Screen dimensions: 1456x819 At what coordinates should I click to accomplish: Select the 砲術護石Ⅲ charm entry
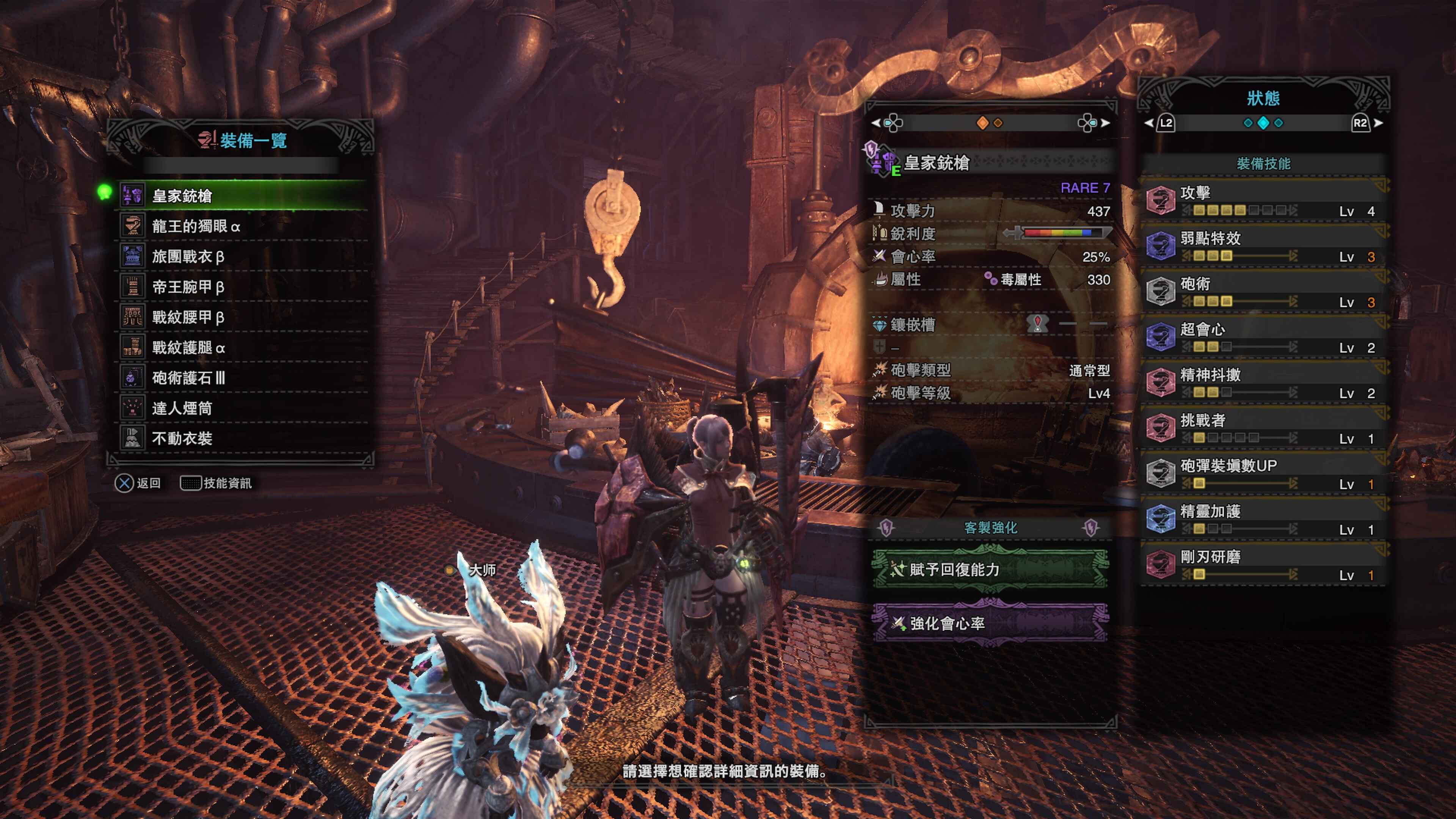pyautogui.click(x=243, y=378)
